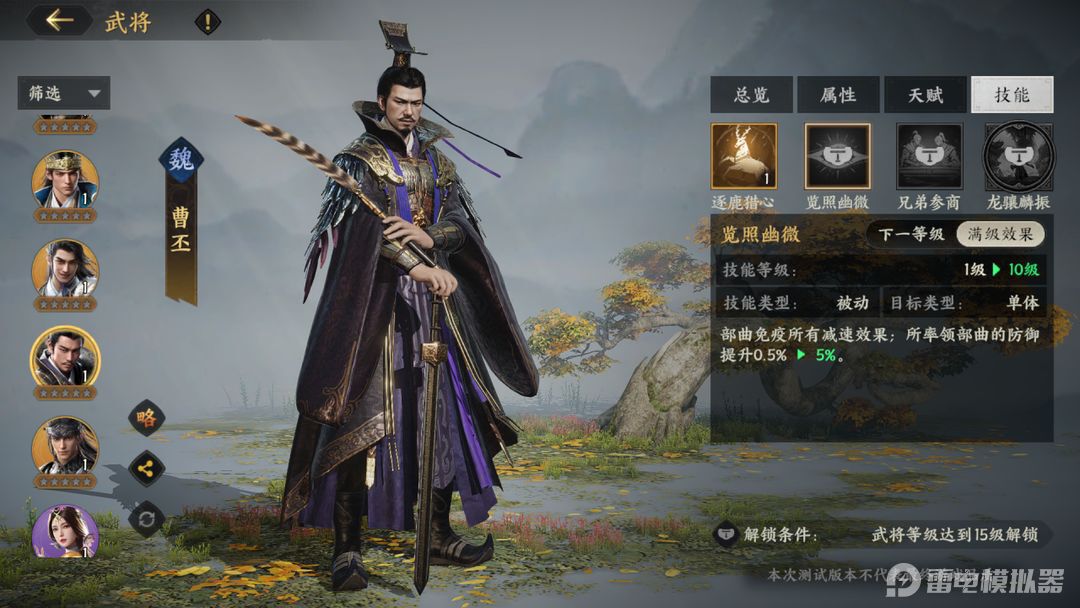Choose the 龙骧麟振 skill icon
Image resolution: width=1080 pixels, height=608 pixels.
(1018, 156)
